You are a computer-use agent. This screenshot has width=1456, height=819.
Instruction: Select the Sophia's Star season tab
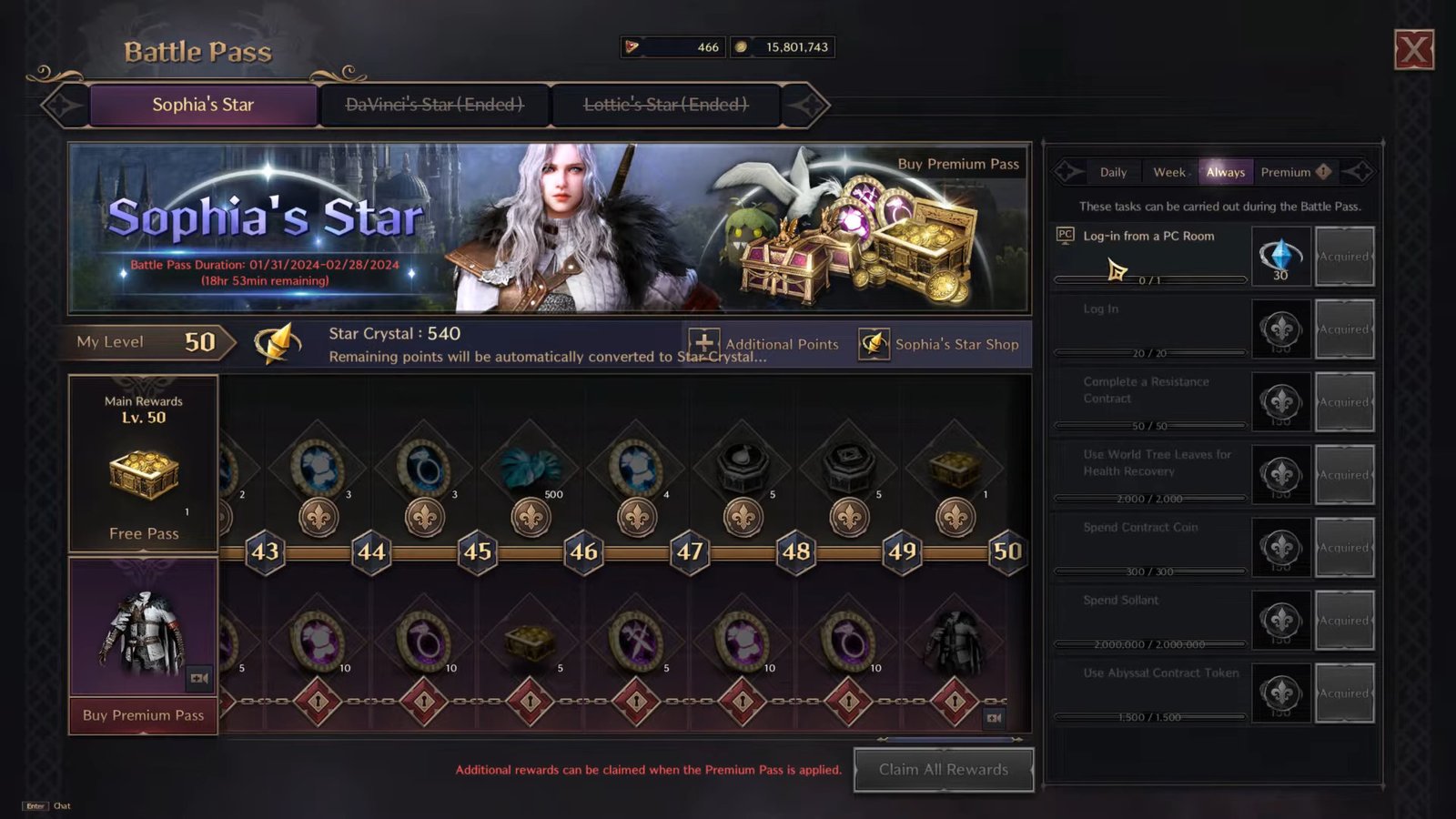pyautogui.click(x=204, y=104)
